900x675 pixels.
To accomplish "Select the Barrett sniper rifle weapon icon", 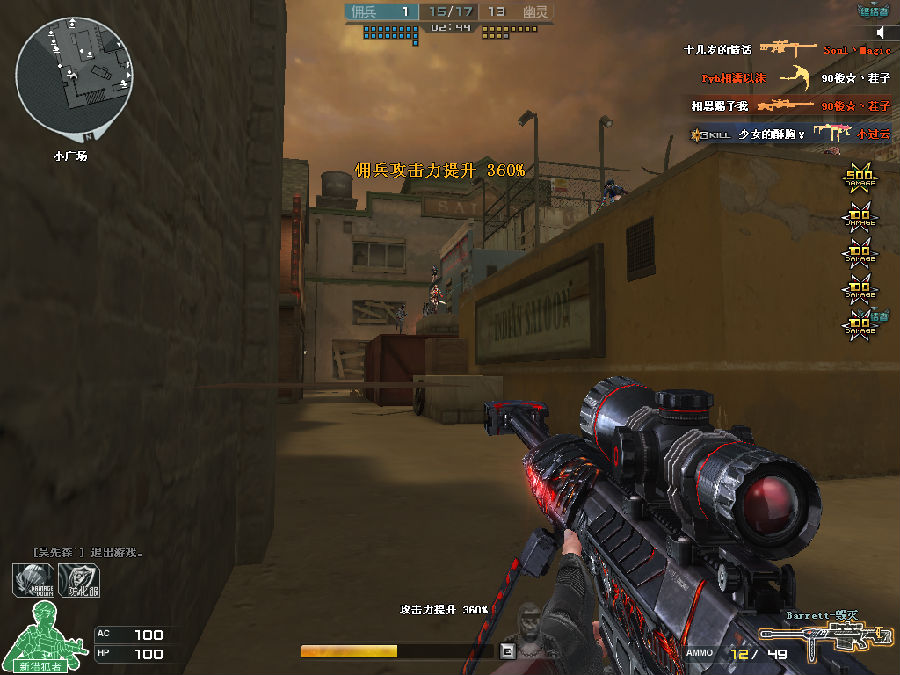I will (x=824, y=640).
